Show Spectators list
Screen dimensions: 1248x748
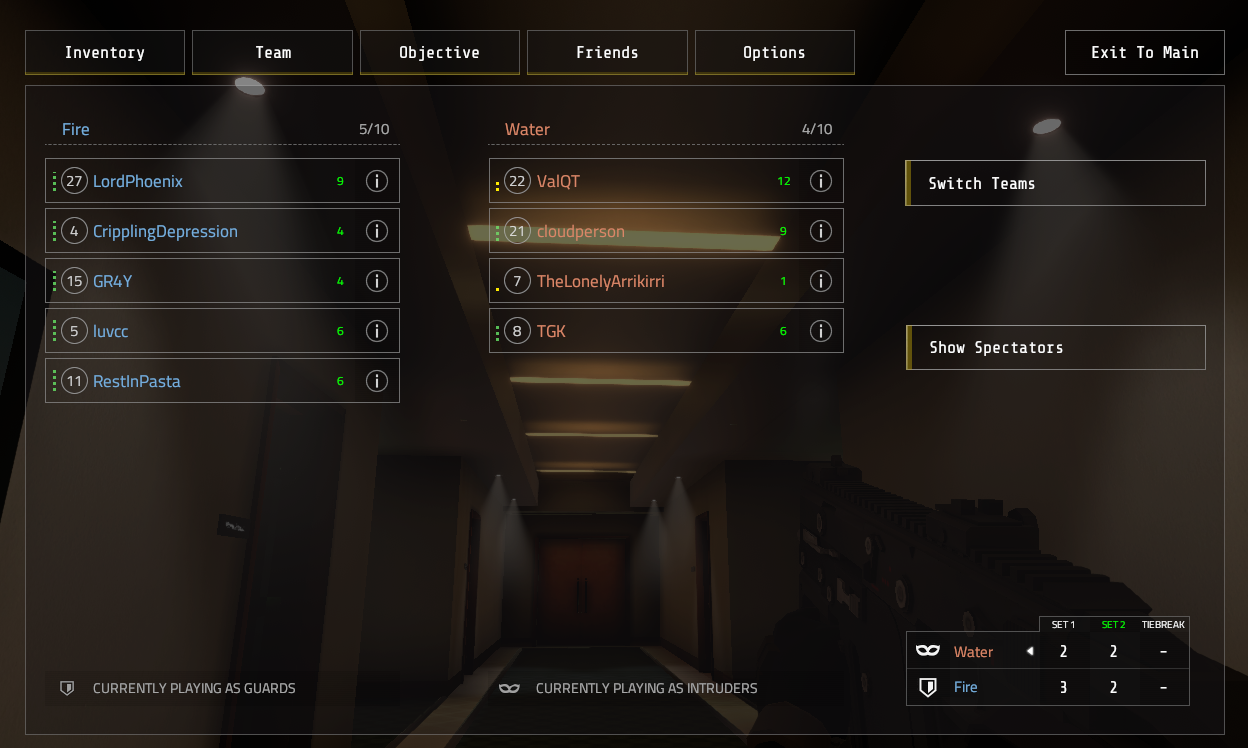(1055, 348)
